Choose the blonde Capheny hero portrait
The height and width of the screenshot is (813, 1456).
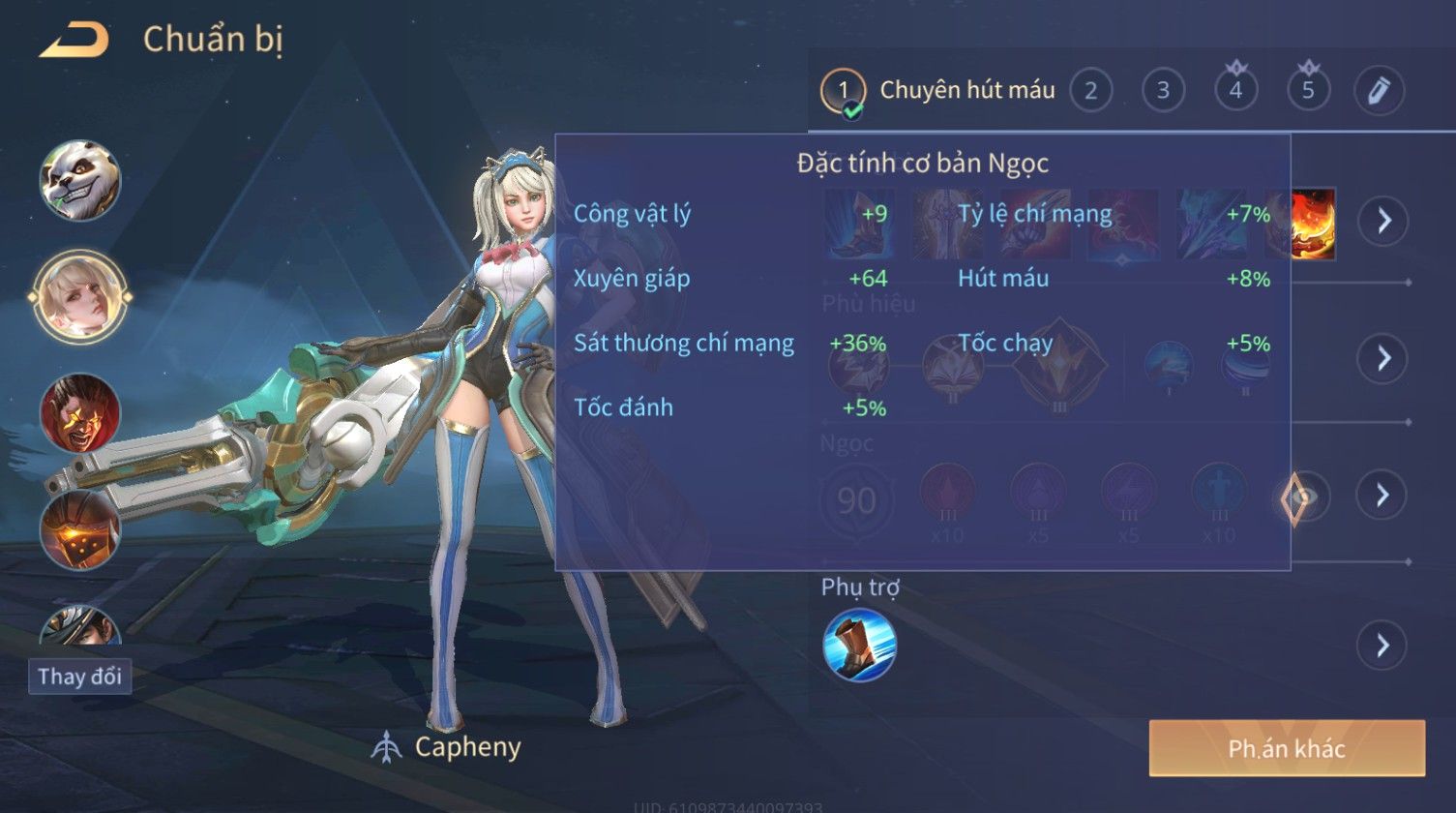pos(79,297)
